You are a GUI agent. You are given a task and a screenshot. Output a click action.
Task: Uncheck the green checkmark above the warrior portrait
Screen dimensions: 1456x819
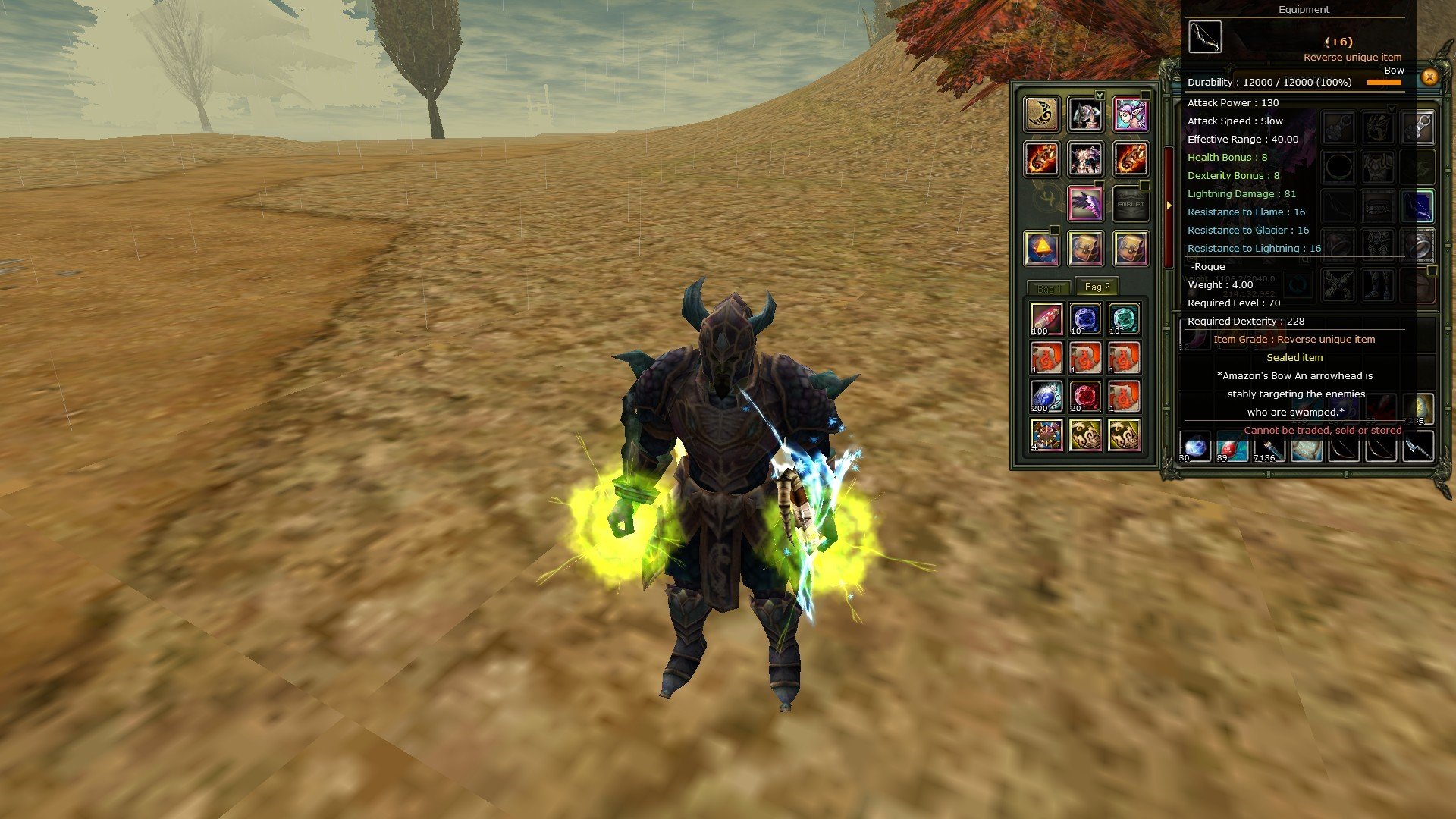1100,96
